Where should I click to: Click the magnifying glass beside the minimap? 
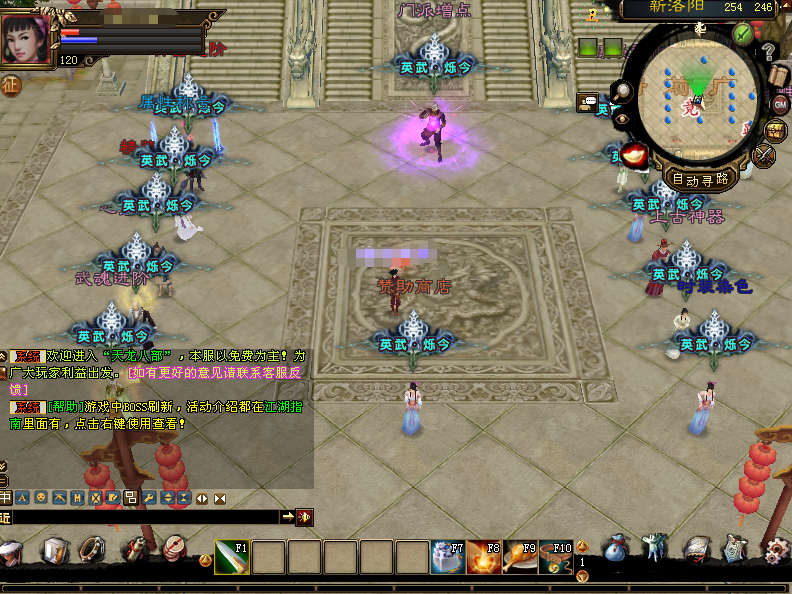point(622,91)
